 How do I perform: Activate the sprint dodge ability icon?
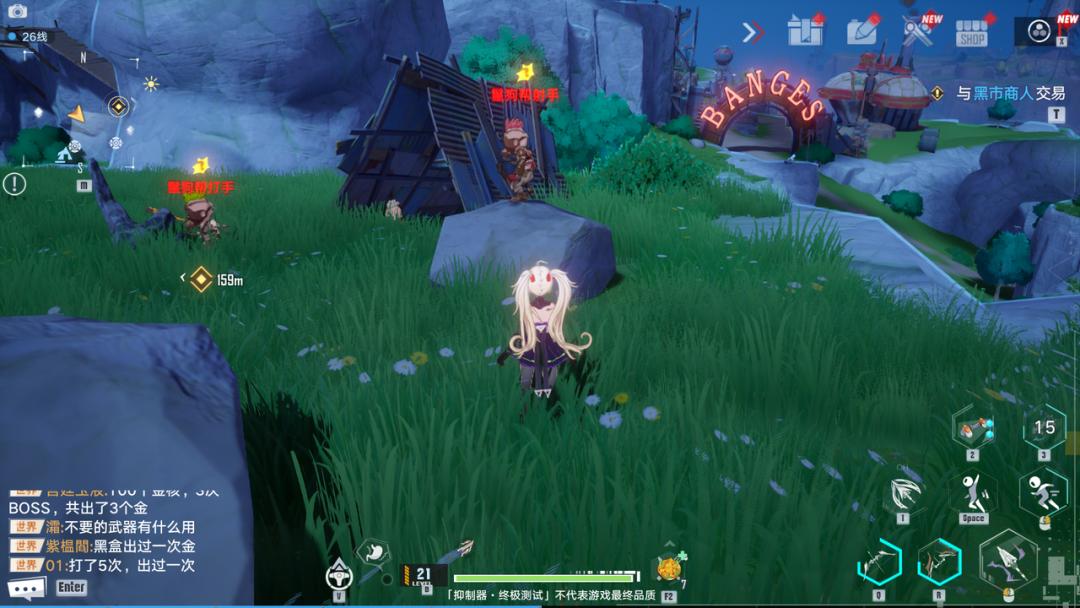tap(1043, 492)
